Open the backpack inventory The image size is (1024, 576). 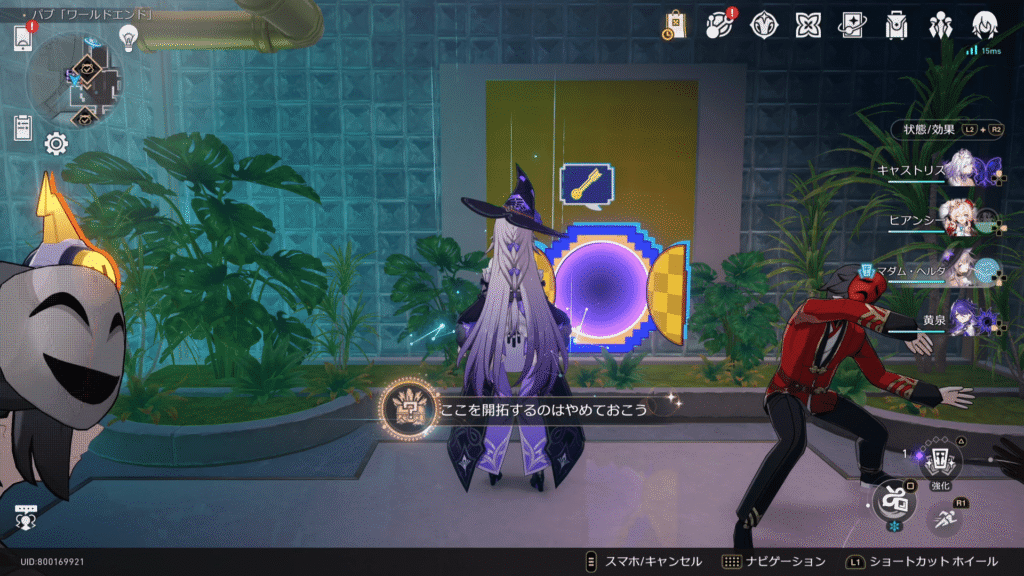coord(897,24)
